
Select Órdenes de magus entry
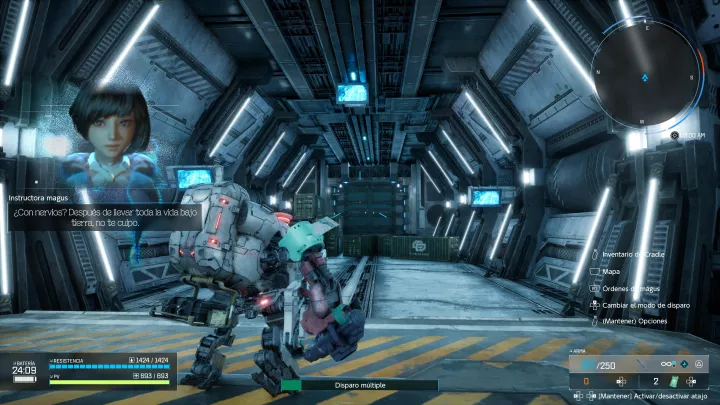click(632, 288)
